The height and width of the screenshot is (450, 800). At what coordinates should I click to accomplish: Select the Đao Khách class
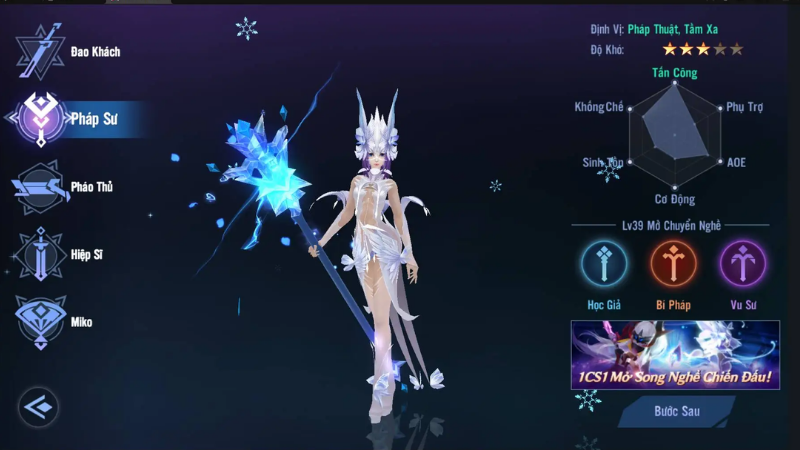[41, 52]
